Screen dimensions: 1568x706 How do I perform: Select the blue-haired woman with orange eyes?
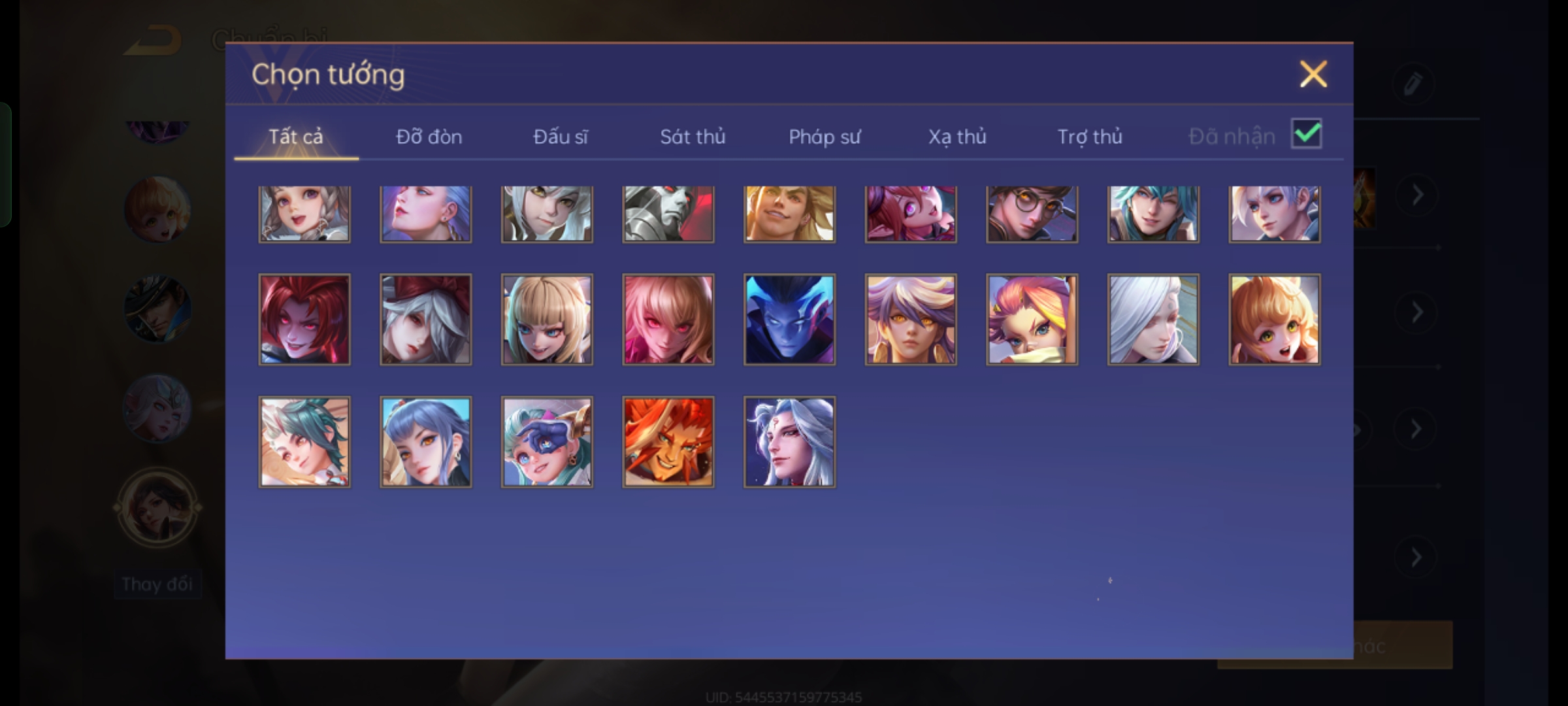(425, 442)
